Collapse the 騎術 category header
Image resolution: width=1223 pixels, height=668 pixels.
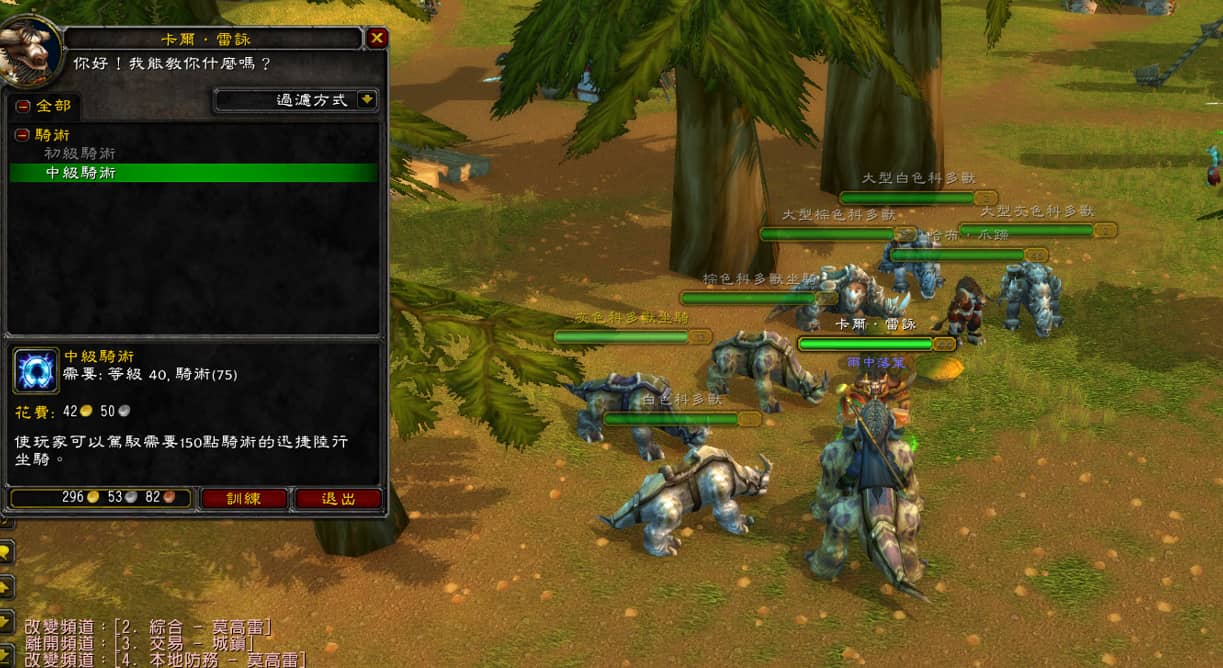(22, 135)
